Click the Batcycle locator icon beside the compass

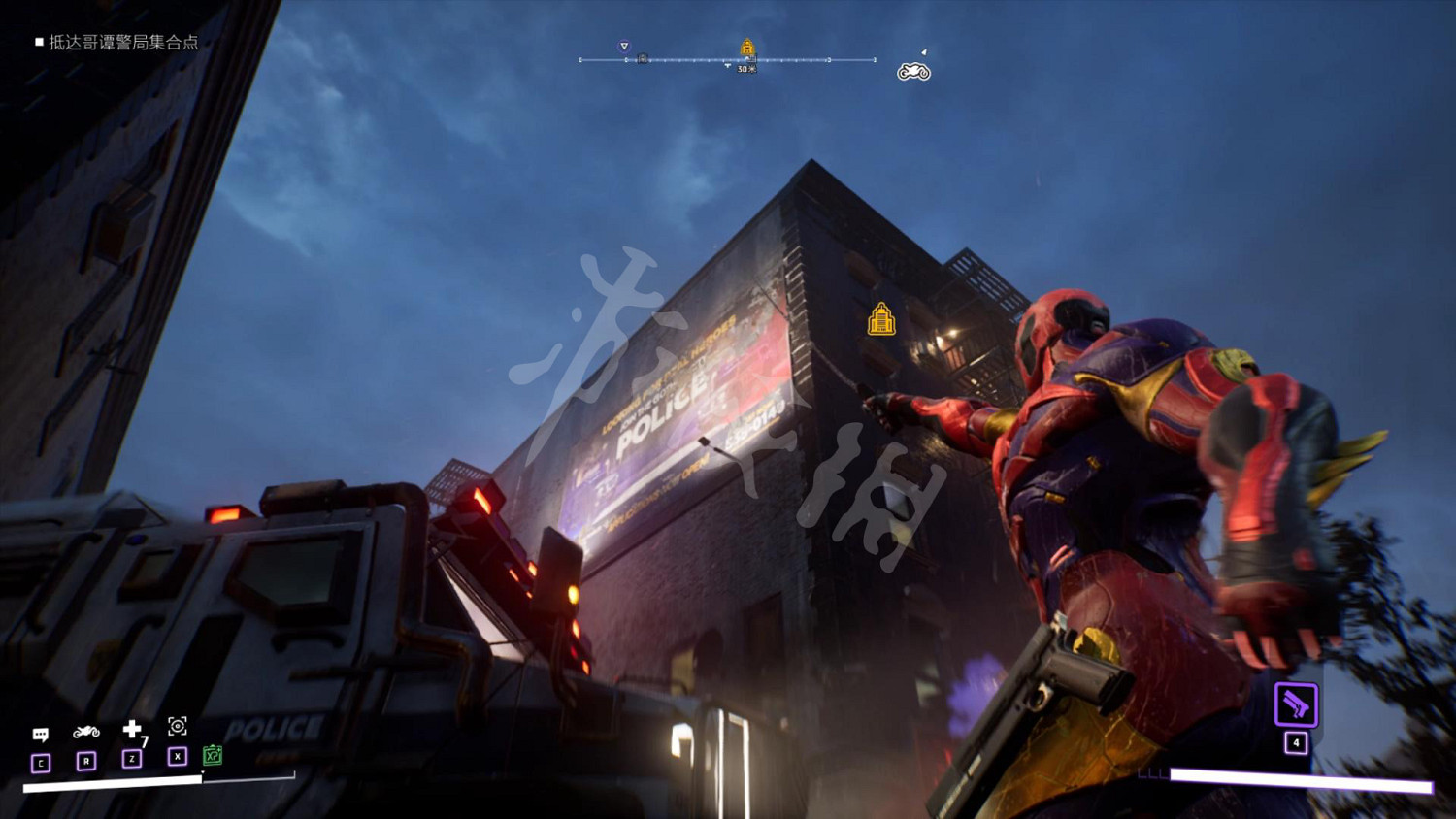point(913,72)
